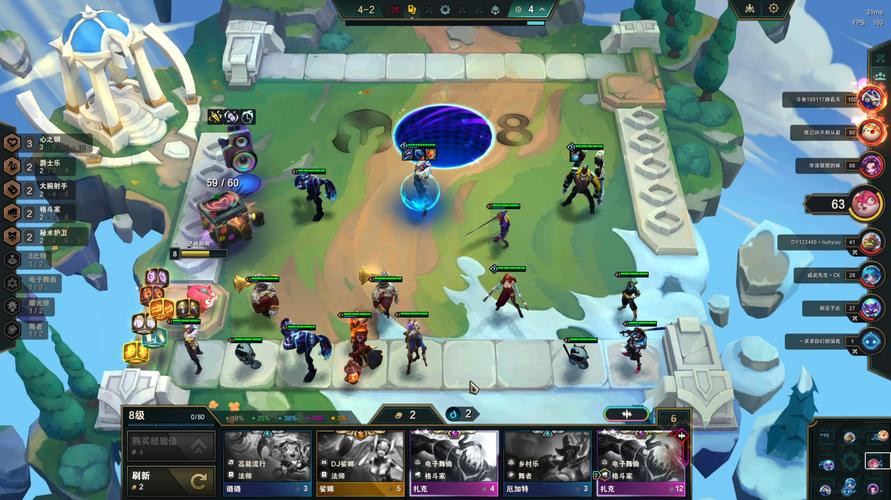The height and width of the screenshot is (500, 891).
Task: Click the 购买经验值 buy XP button
Action: (x=170, y=445)
